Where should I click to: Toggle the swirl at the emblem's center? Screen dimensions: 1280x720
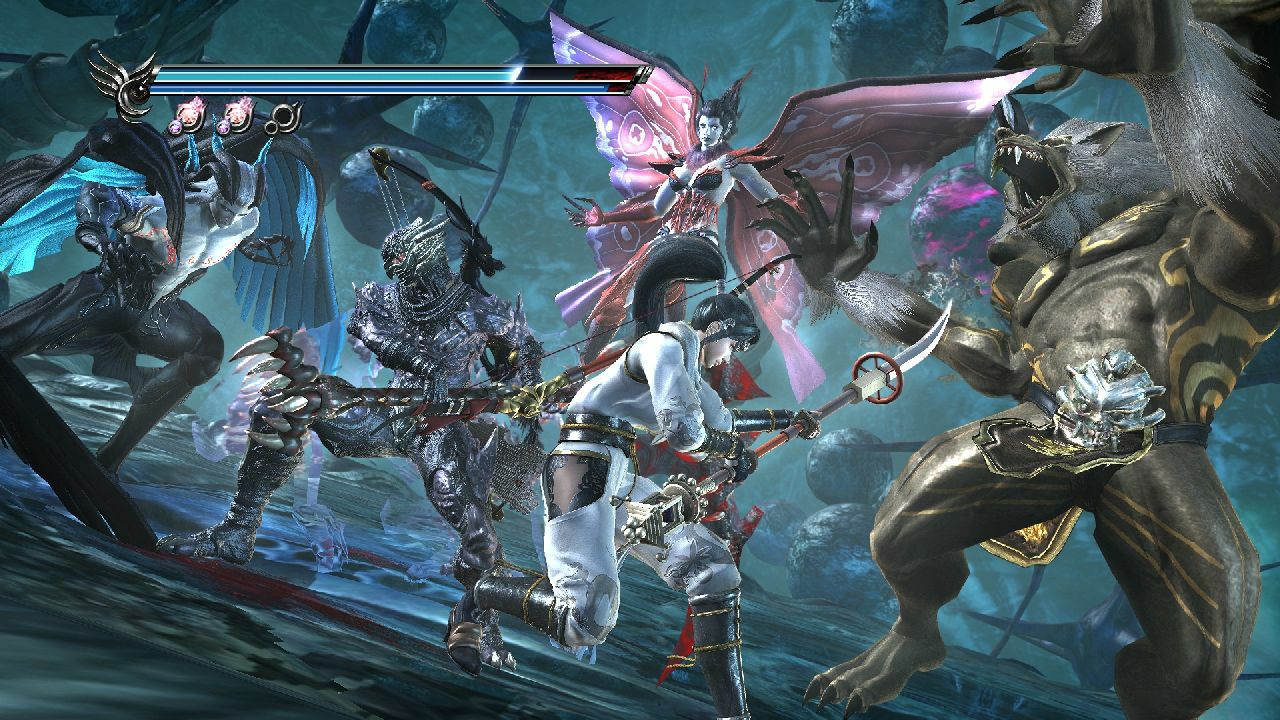[x=138, y=92]
